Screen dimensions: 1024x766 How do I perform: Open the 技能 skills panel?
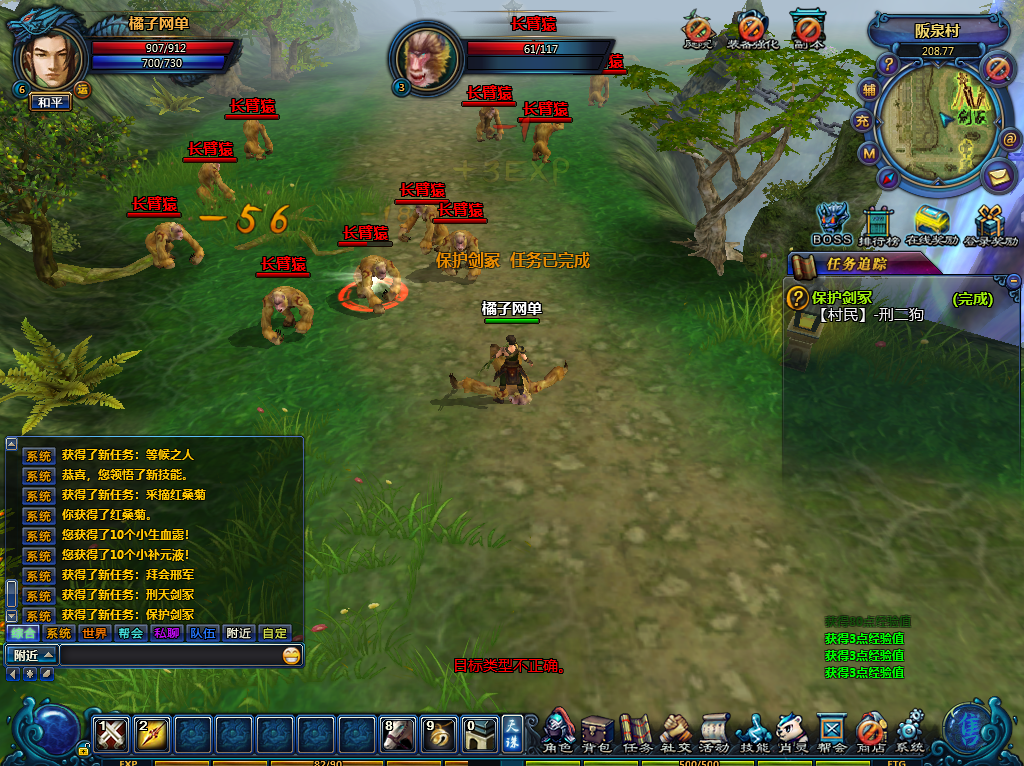pyautogui.click(x=753, y=731)
